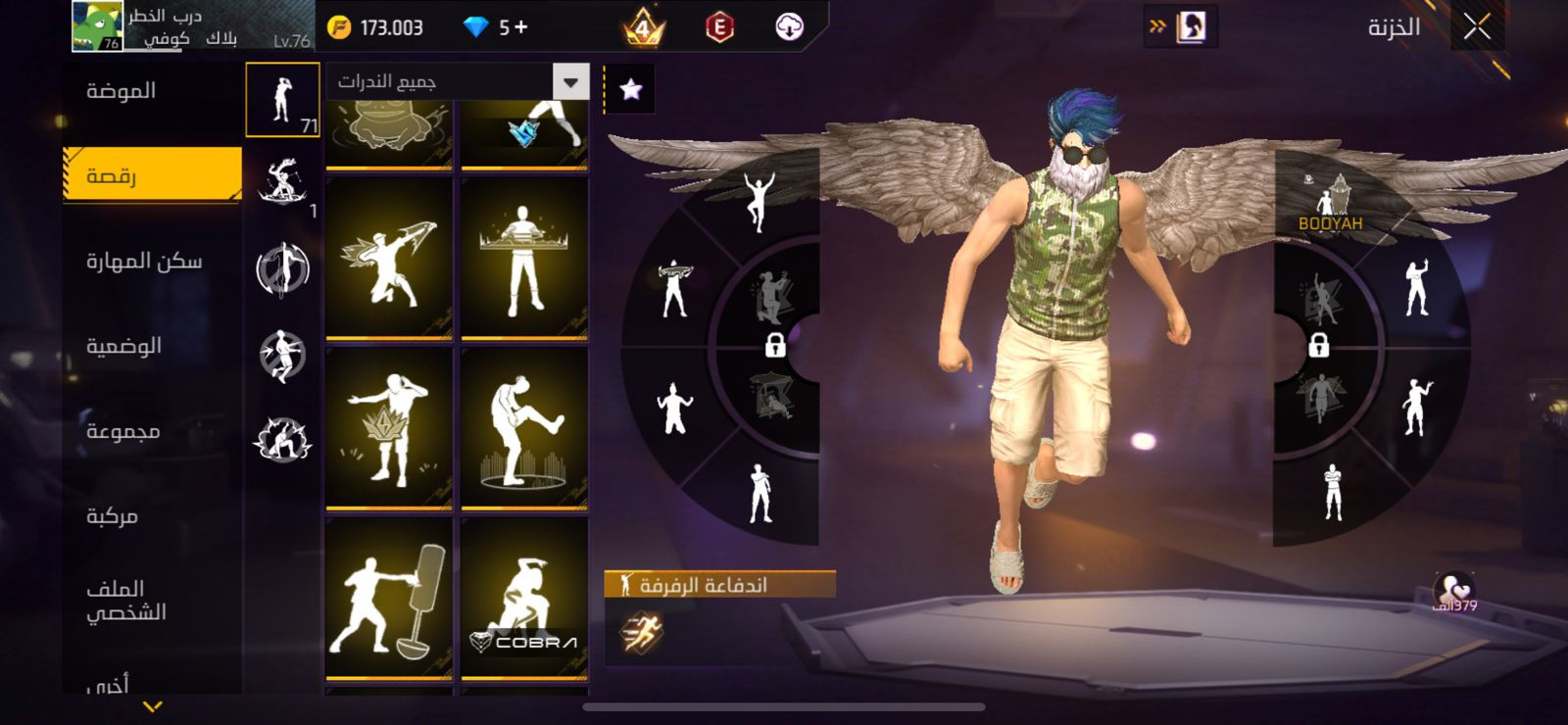
Task: Select the DJ turntable emote
Action: [x=524, y=257]
